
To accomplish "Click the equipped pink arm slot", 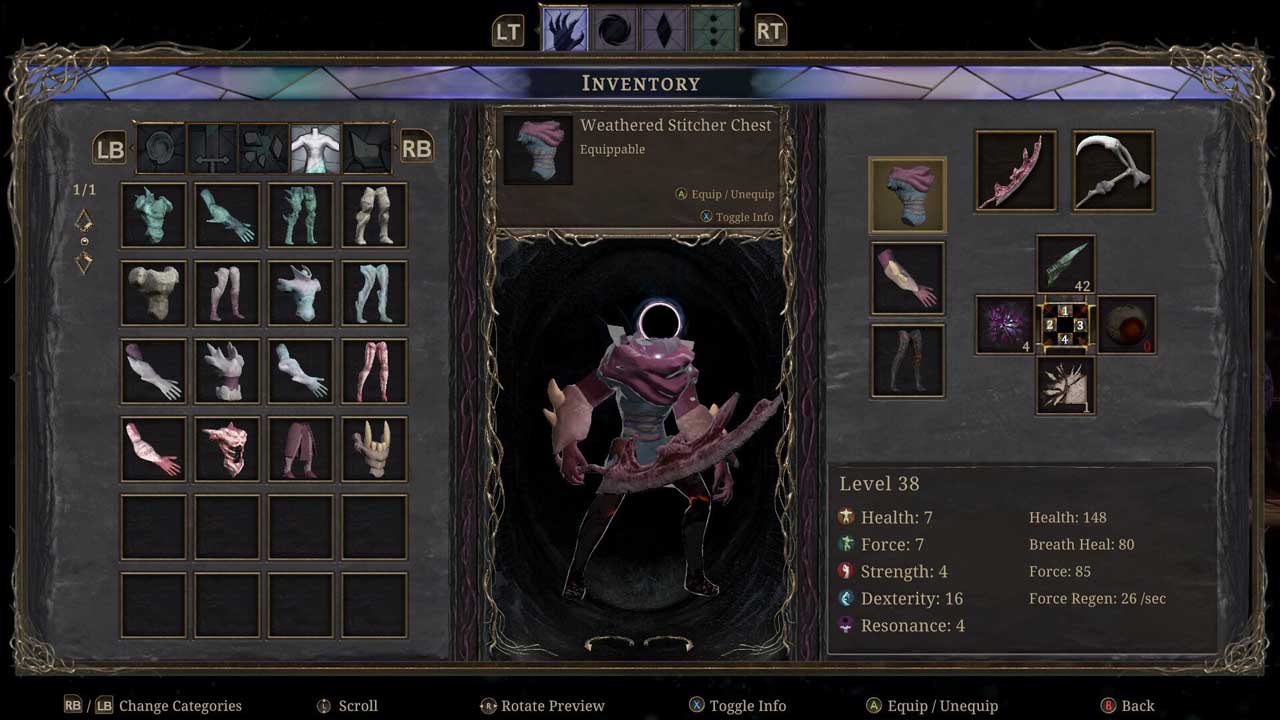I will point(908,278).
